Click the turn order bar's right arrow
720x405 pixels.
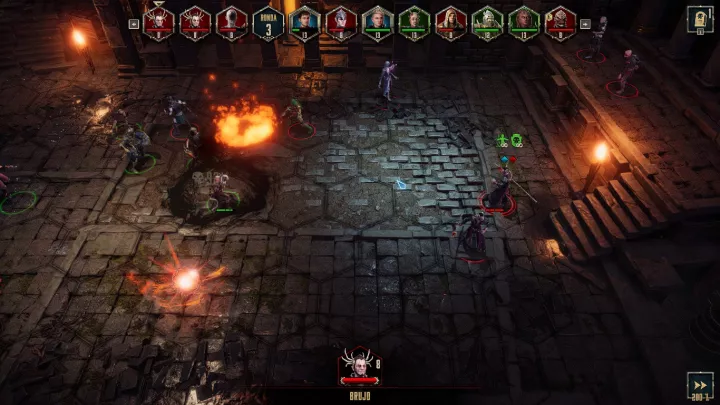586,22
